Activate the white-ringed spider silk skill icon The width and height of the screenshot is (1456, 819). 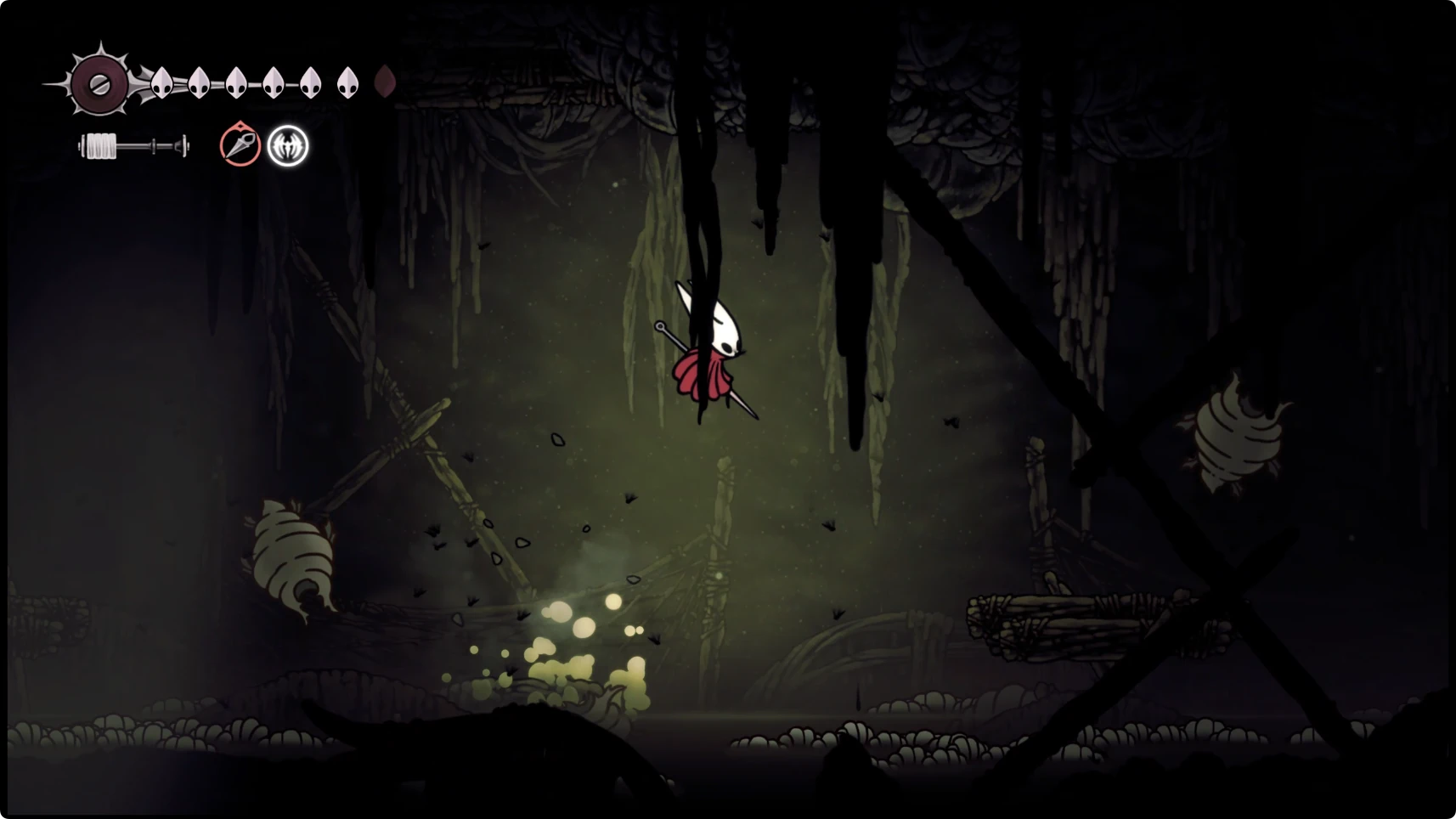click(288, 146)
